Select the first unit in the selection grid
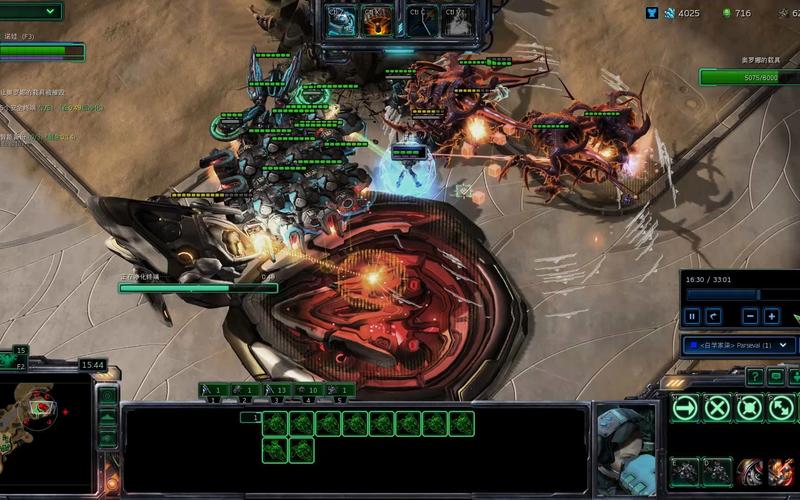Viewport: 800px width, 500px height. 275,424
